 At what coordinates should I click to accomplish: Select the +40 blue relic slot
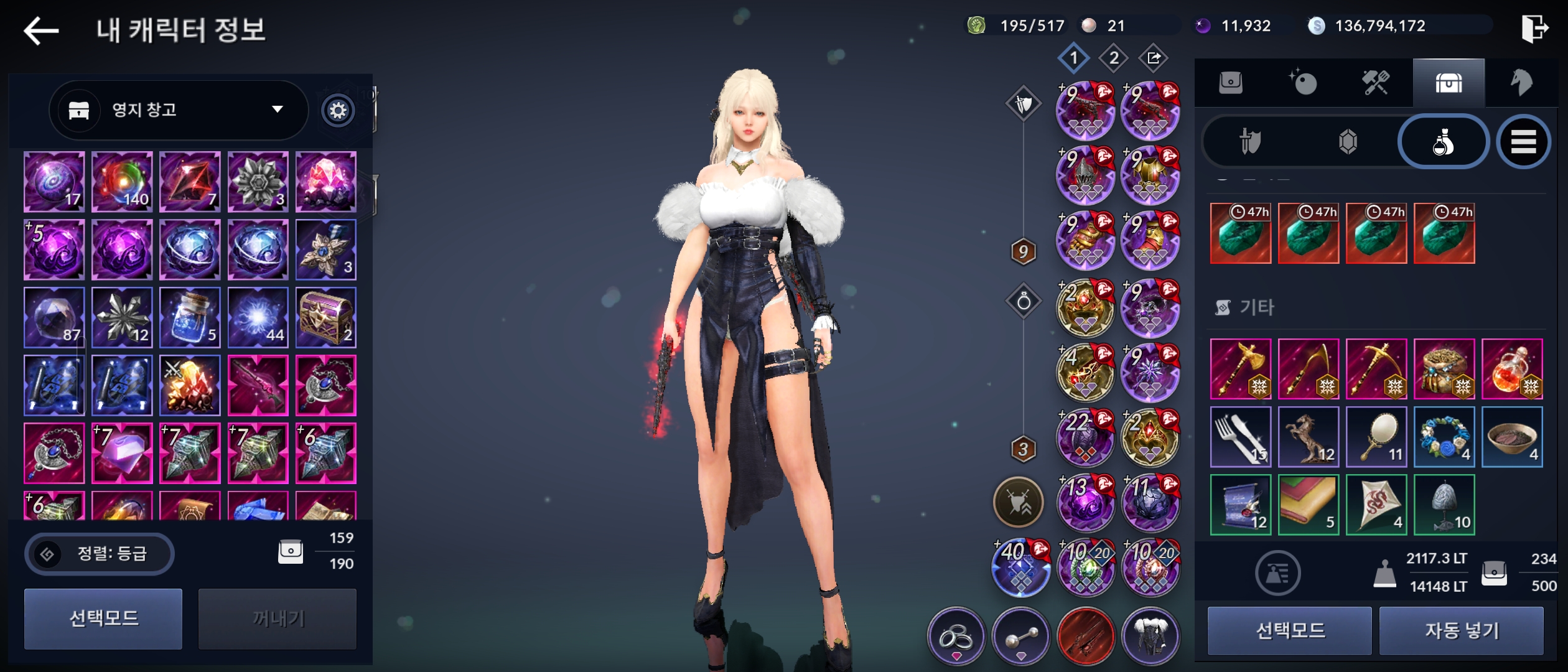coord(1020,567)
